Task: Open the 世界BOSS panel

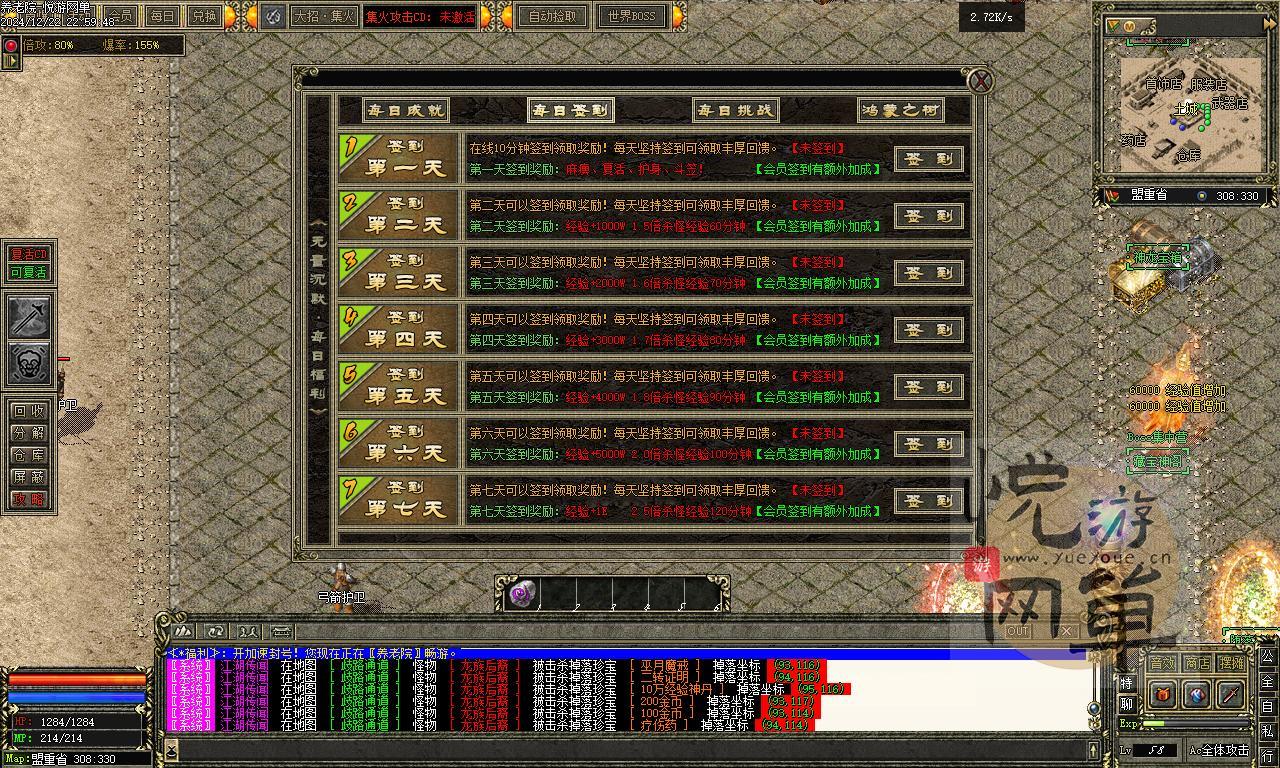Action: pos(632,16)
